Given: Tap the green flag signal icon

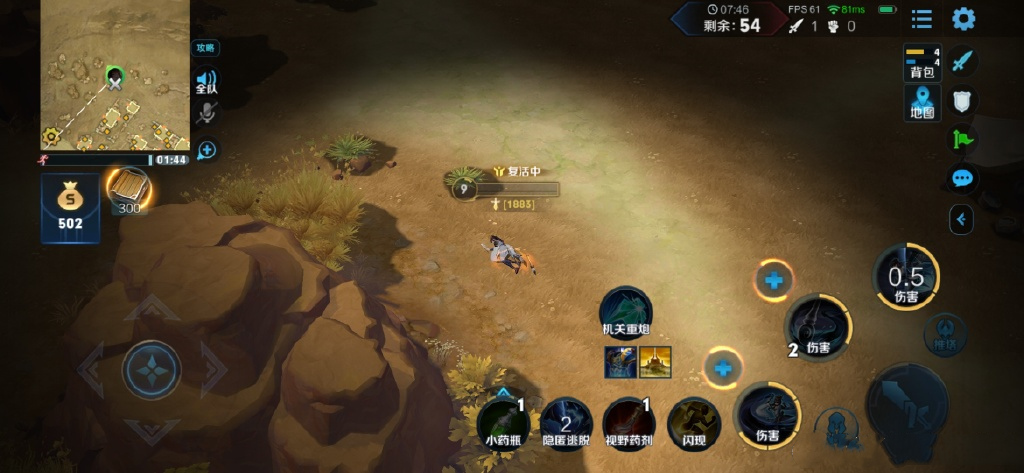Looking at the screenshot, I should point(962,140).
